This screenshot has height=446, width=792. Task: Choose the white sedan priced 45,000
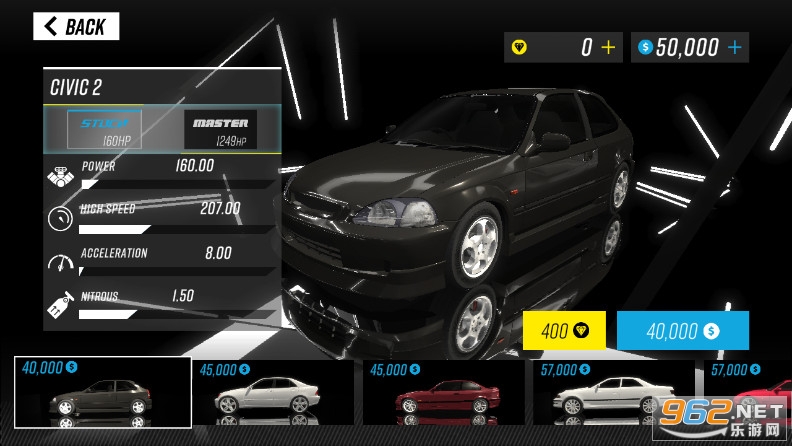pos(272,393)
